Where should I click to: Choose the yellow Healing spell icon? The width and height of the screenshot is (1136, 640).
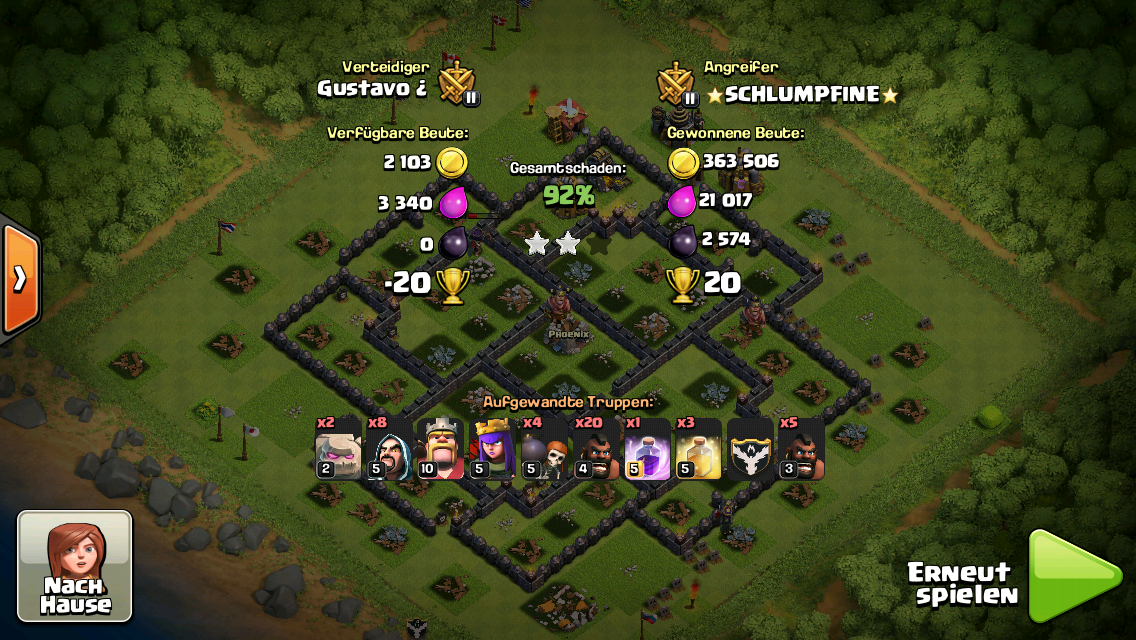(x=698, y=449)
